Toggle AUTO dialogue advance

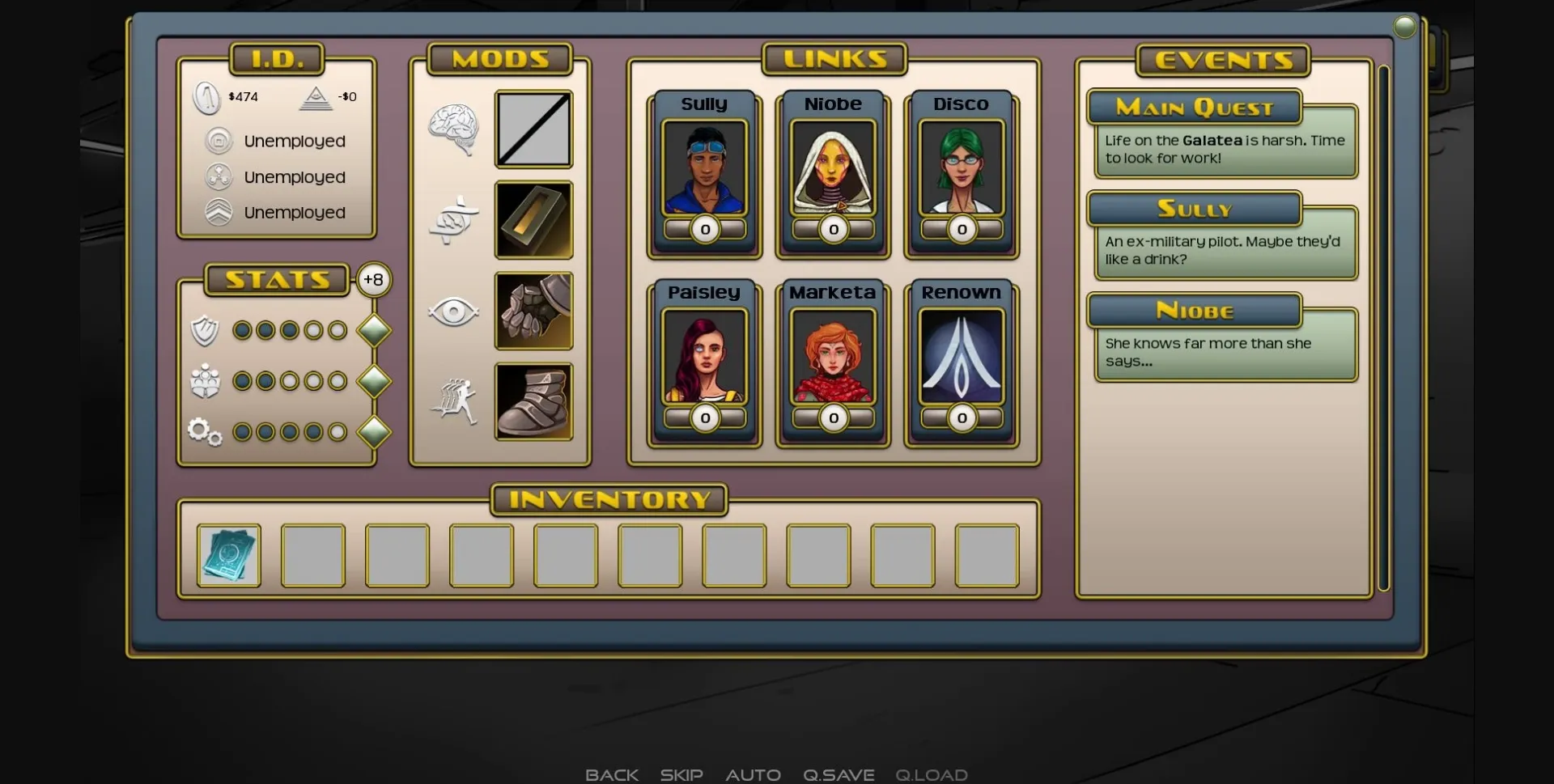pyautogui.click(x=753, y=774)
